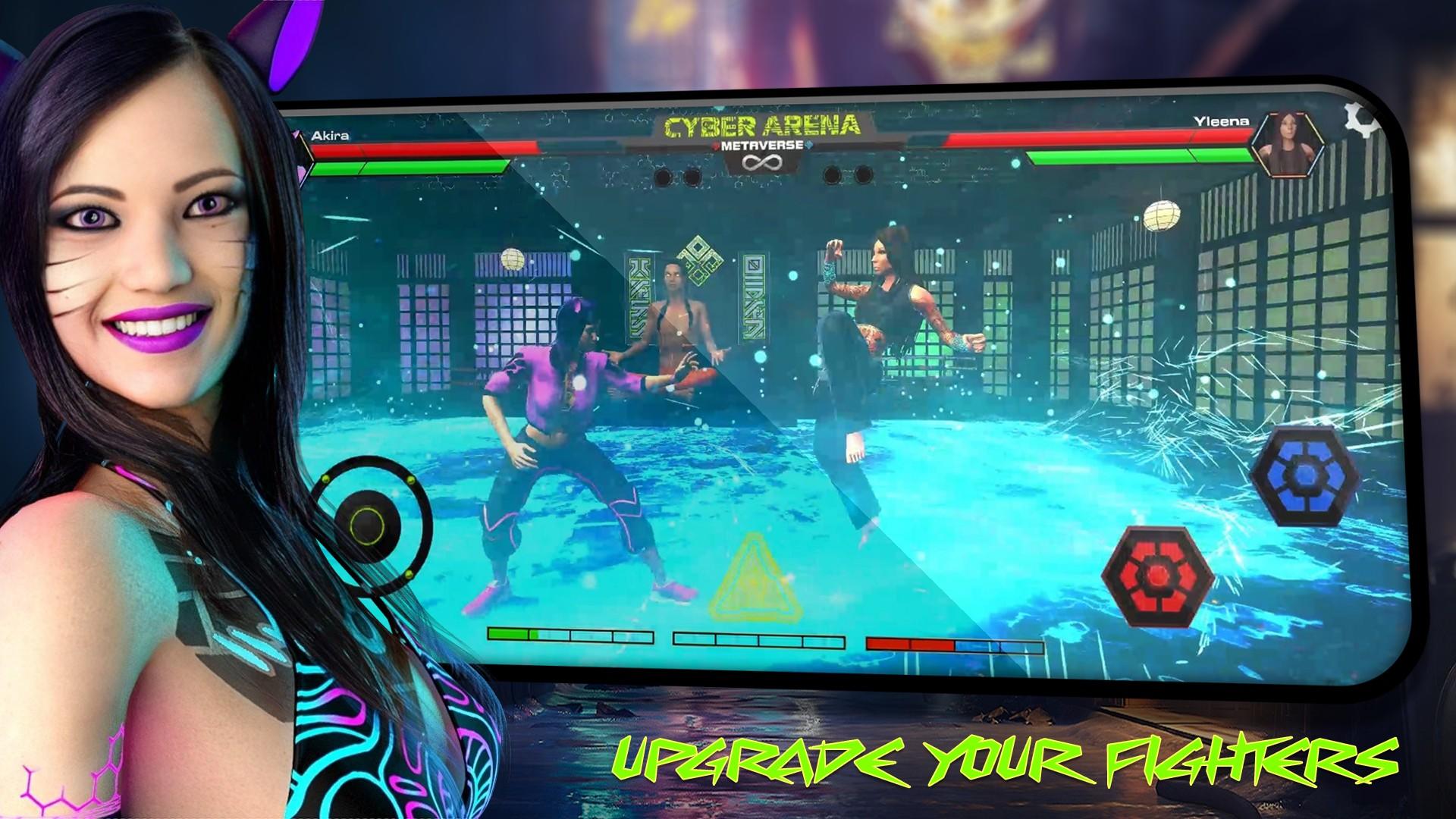This screenshot has width=1456, height=819.
Task: Select Akira's name label
Action: [x=331, y=136]
